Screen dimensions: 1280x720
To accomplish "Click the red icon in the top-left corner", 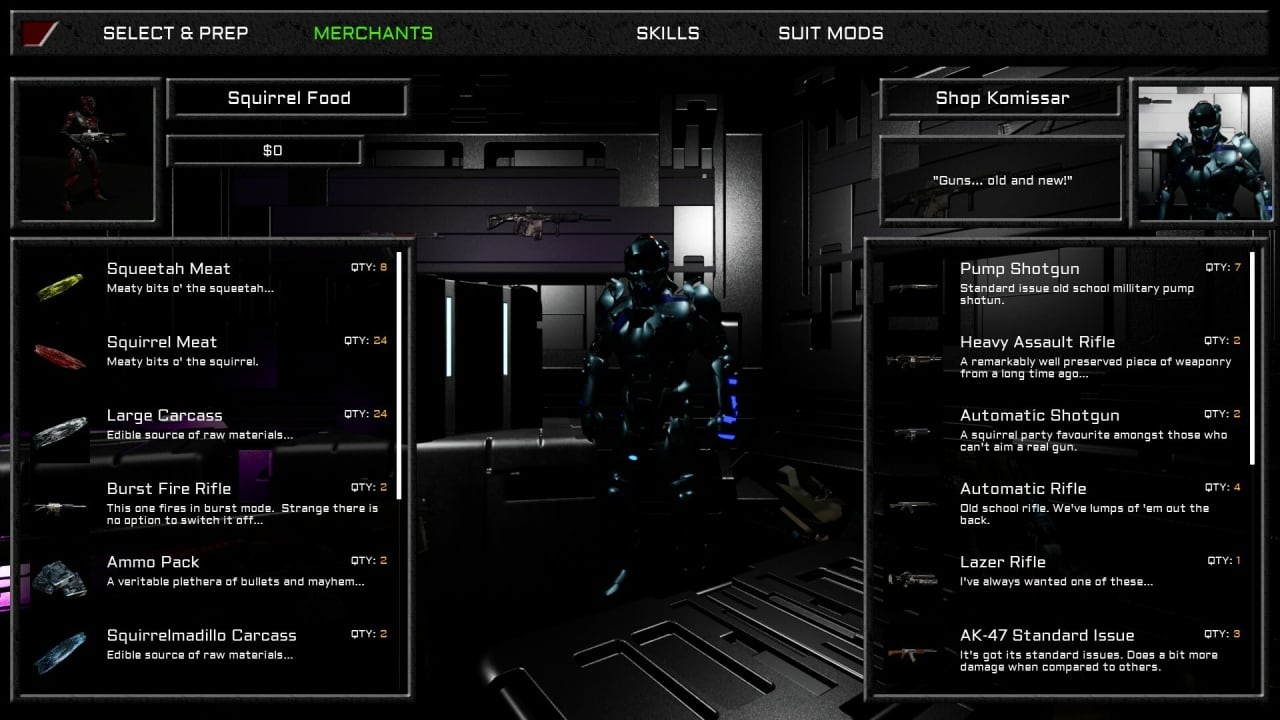I will 38,33.
